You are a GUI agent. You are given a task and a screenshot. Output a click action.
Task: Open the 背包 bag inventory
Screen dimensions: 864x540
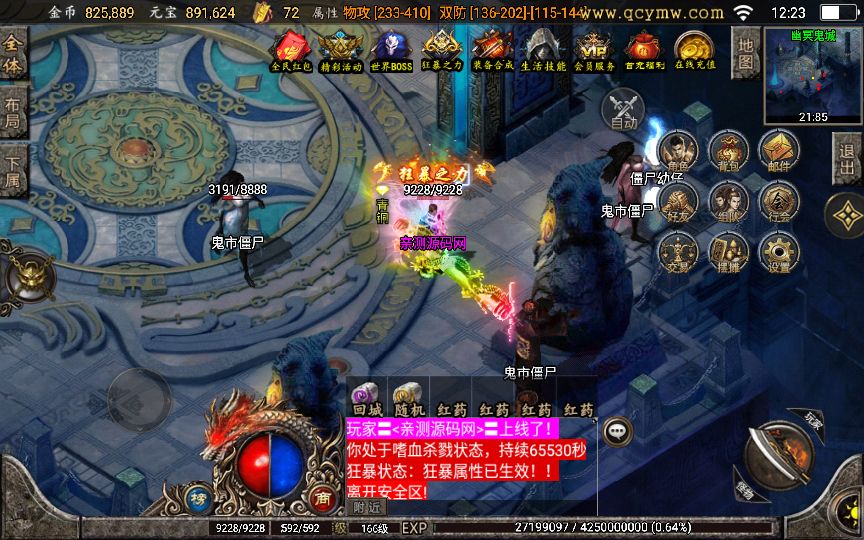tap(728, 152)
